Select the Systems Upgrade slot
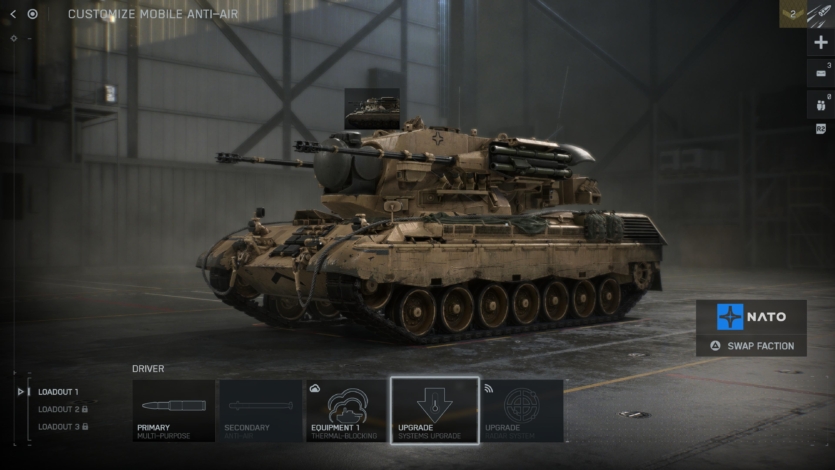Image resolution: width=835 pixels, height=470 pixels. click(434, 410)
